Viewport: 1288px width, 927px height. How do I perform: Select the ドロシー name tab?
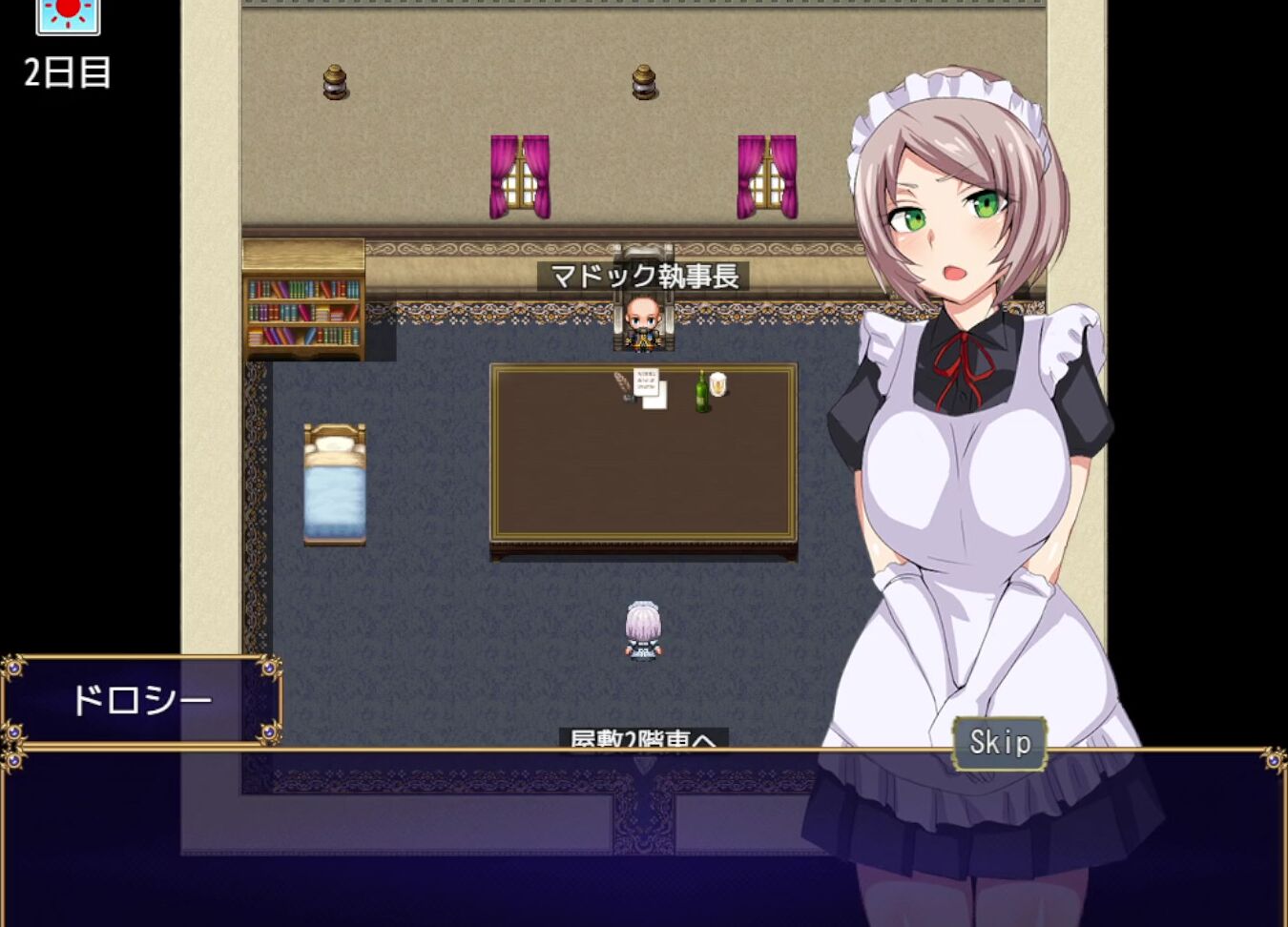click(143, 697)
